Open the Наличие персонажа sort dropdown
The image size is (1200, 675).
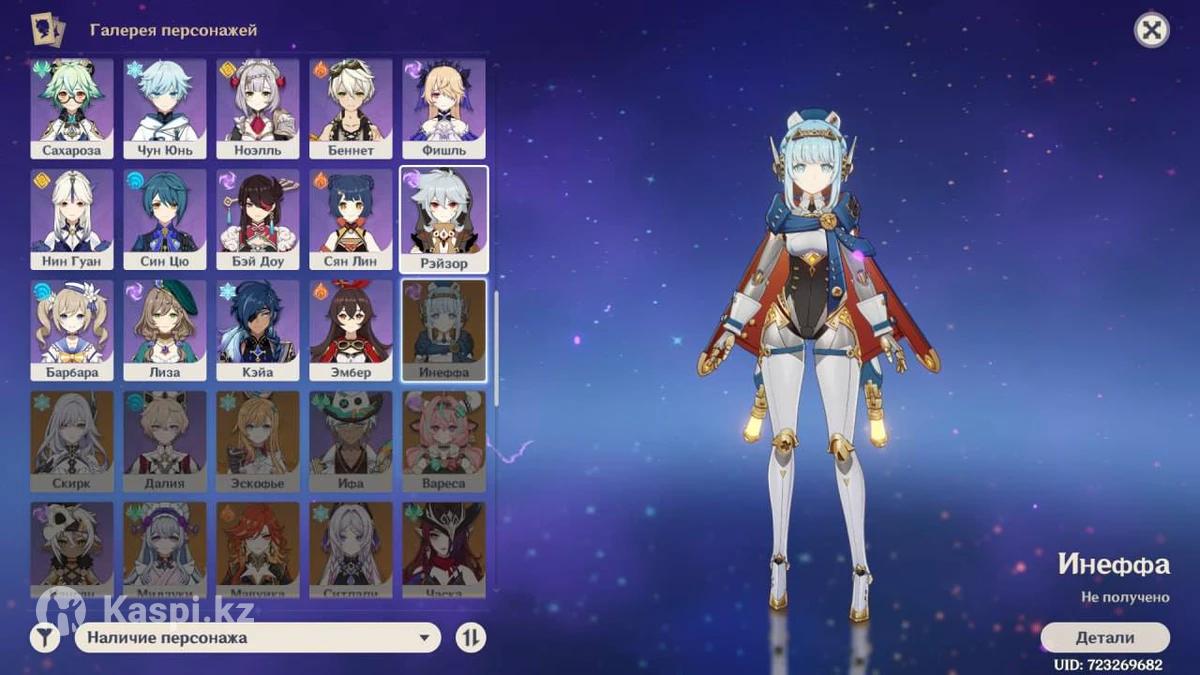(x=257, y=637)
